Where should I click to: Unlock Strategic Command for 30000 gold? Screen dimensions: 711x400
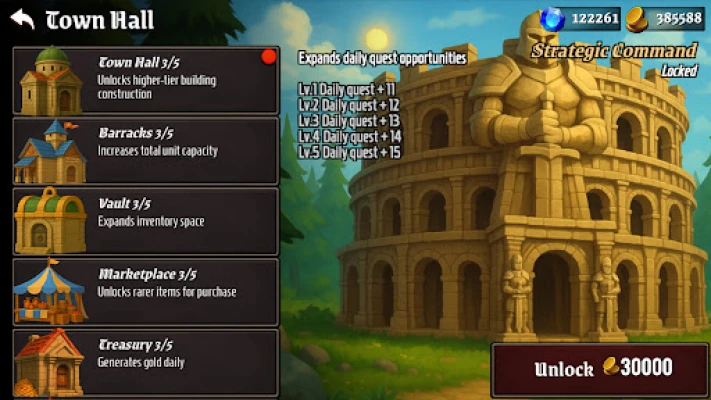coord(601,369)
